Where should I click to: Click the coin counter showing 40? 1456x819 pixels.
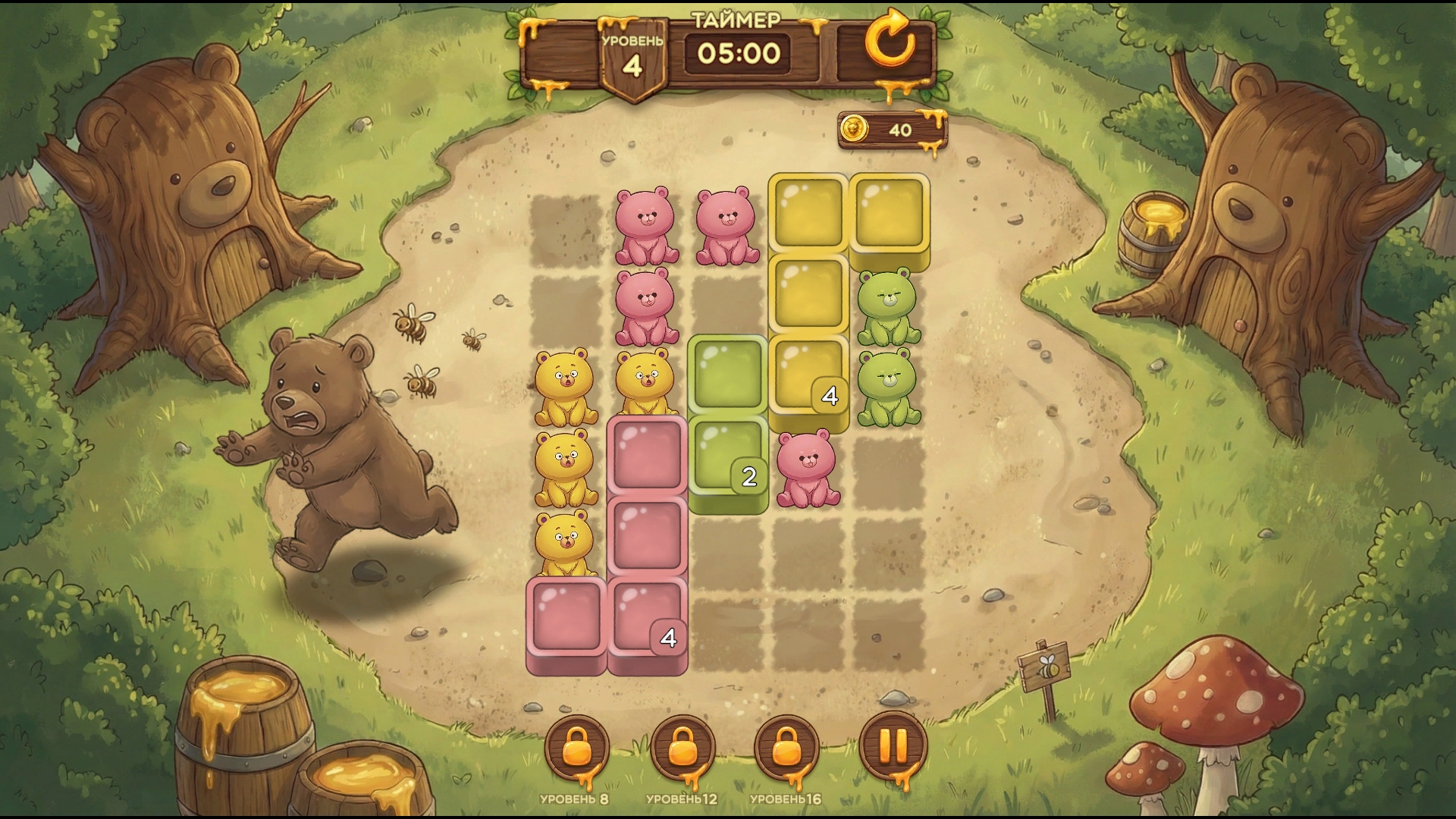point(899,130)
